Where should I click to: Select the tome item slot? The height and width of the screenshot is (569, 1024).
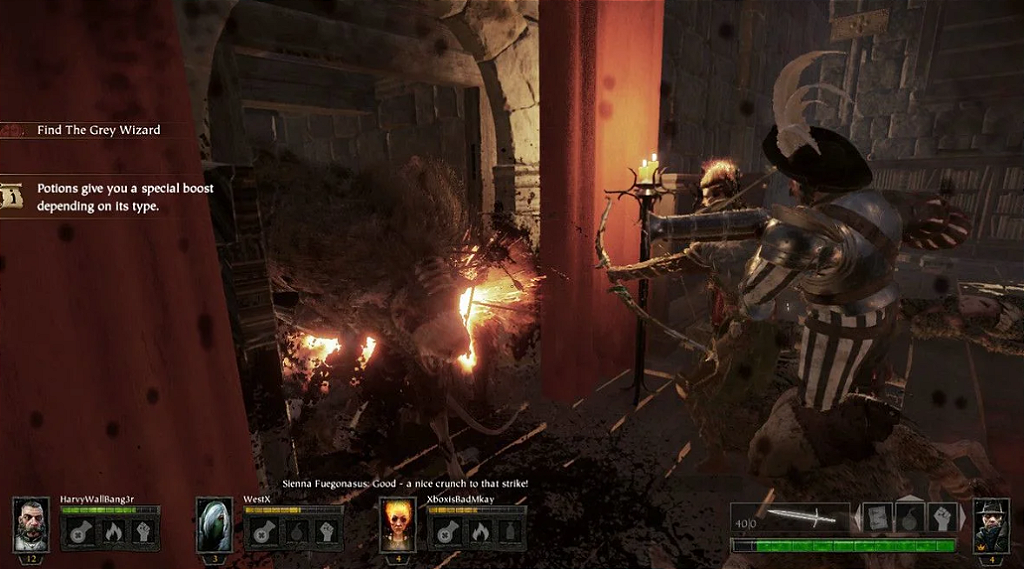[877, 517]
